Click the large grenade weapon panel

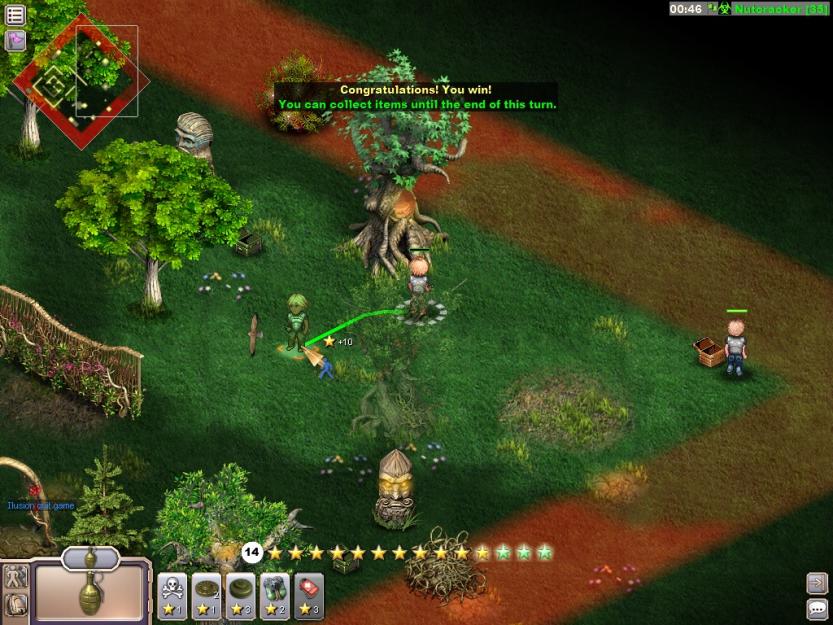pyautogui.click(x=91, y=594)
